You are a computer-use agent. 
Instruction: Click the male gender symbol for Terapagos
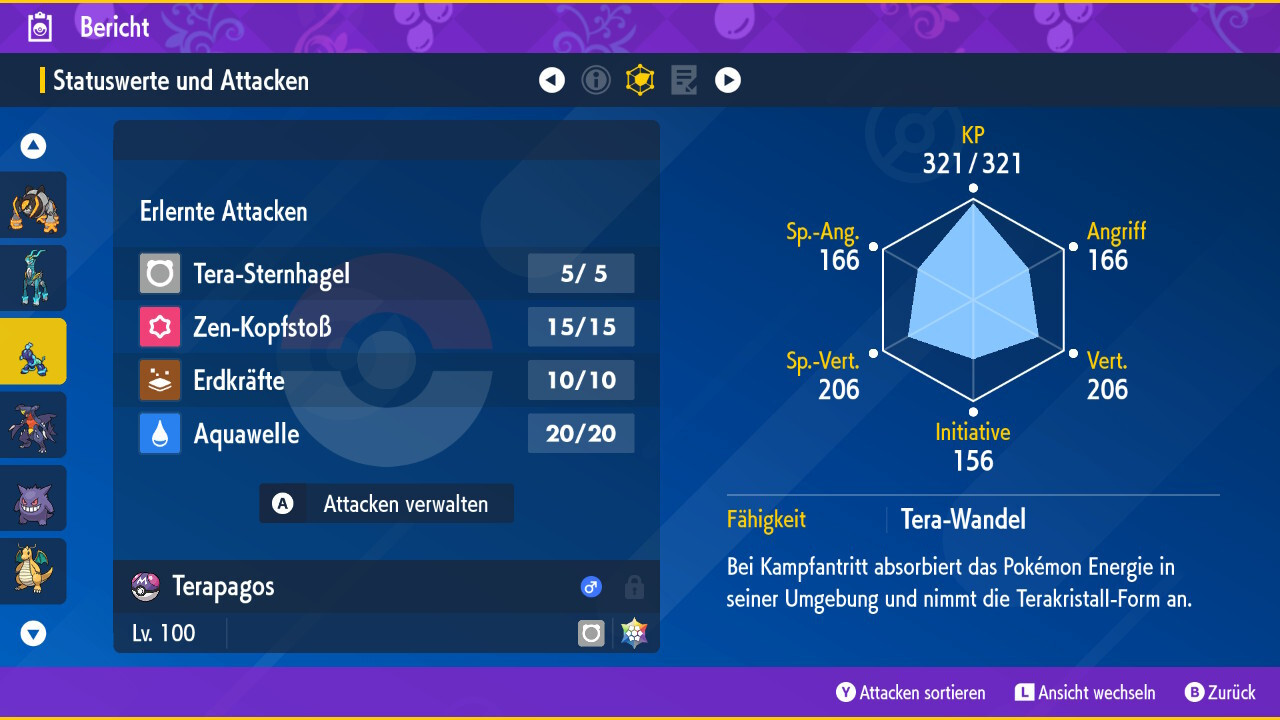pos(591,587)
